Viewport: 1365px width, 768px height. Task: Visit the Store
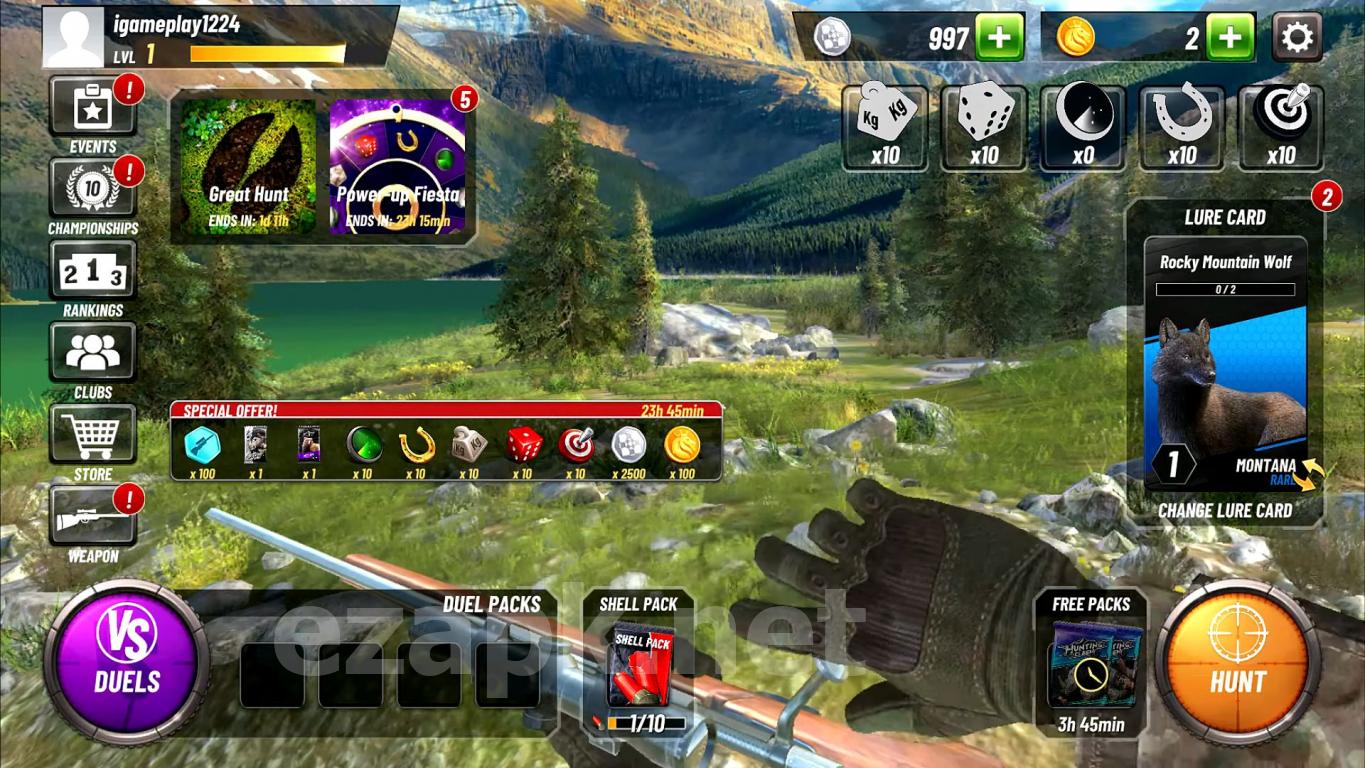coord(93,435)
